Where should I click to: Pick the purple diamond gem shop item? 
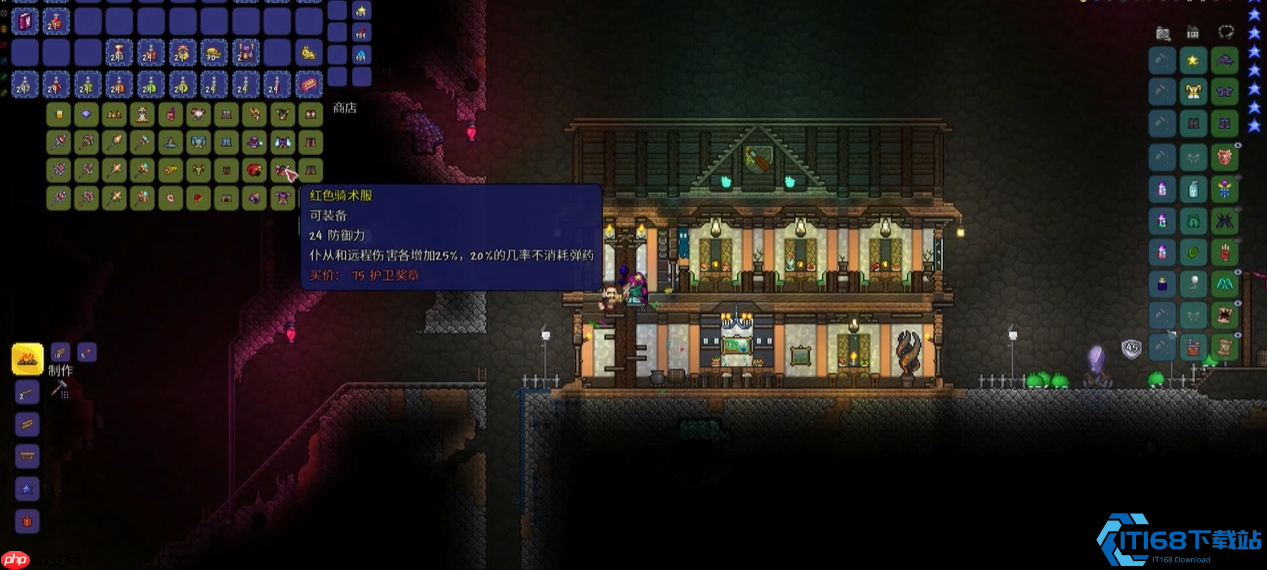click(87, 114)
